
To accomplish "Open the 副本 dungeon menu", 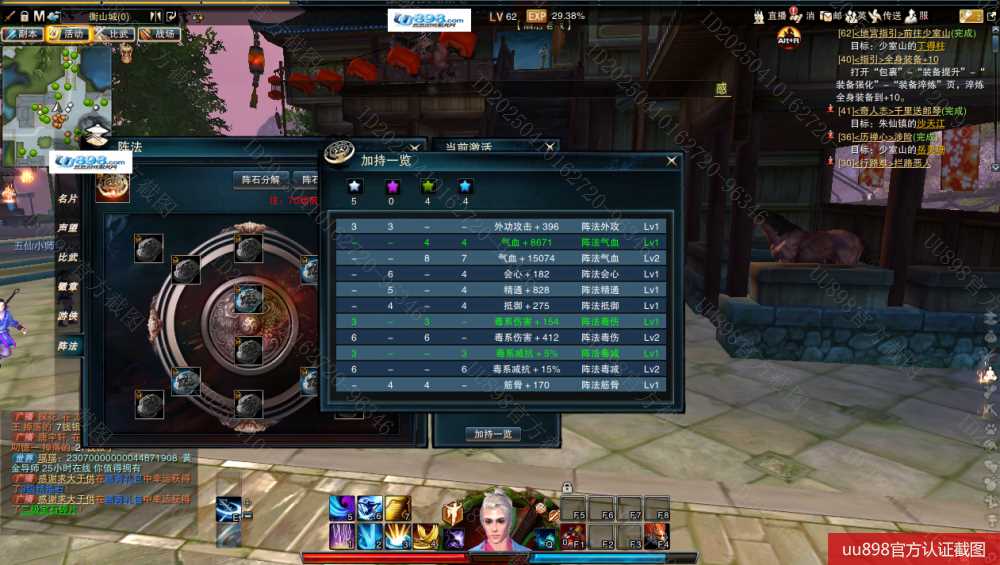I will tap(22, 33).
